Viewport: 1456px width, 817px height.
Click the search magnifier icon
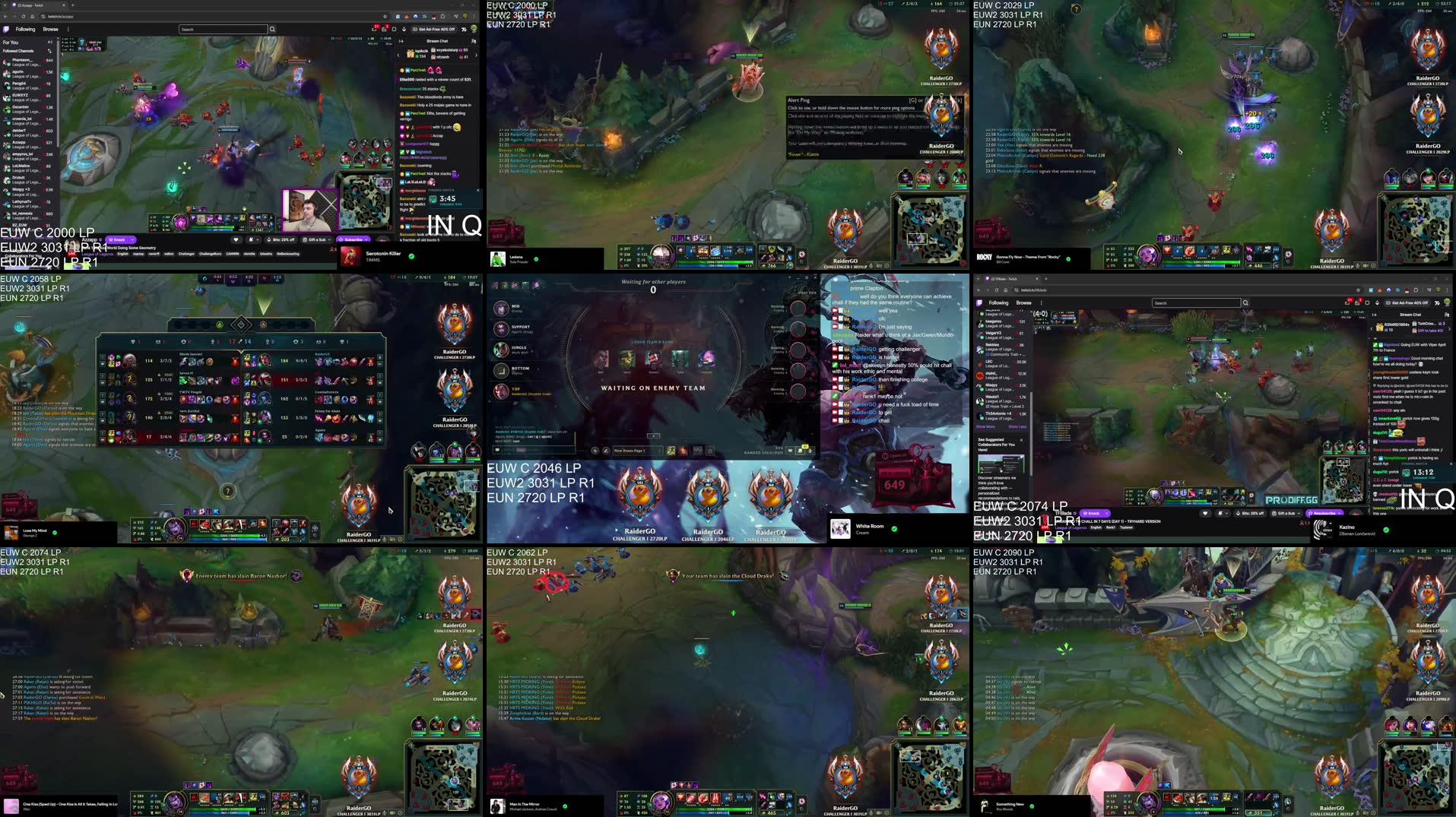[x=272, y=29]
